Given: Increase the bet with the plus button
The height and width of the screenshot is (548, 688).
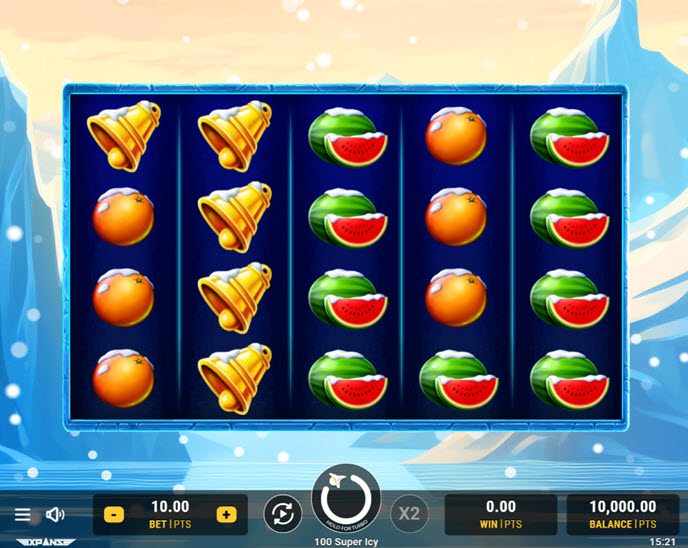Looking at the screenshot, I should pos(226,514).
